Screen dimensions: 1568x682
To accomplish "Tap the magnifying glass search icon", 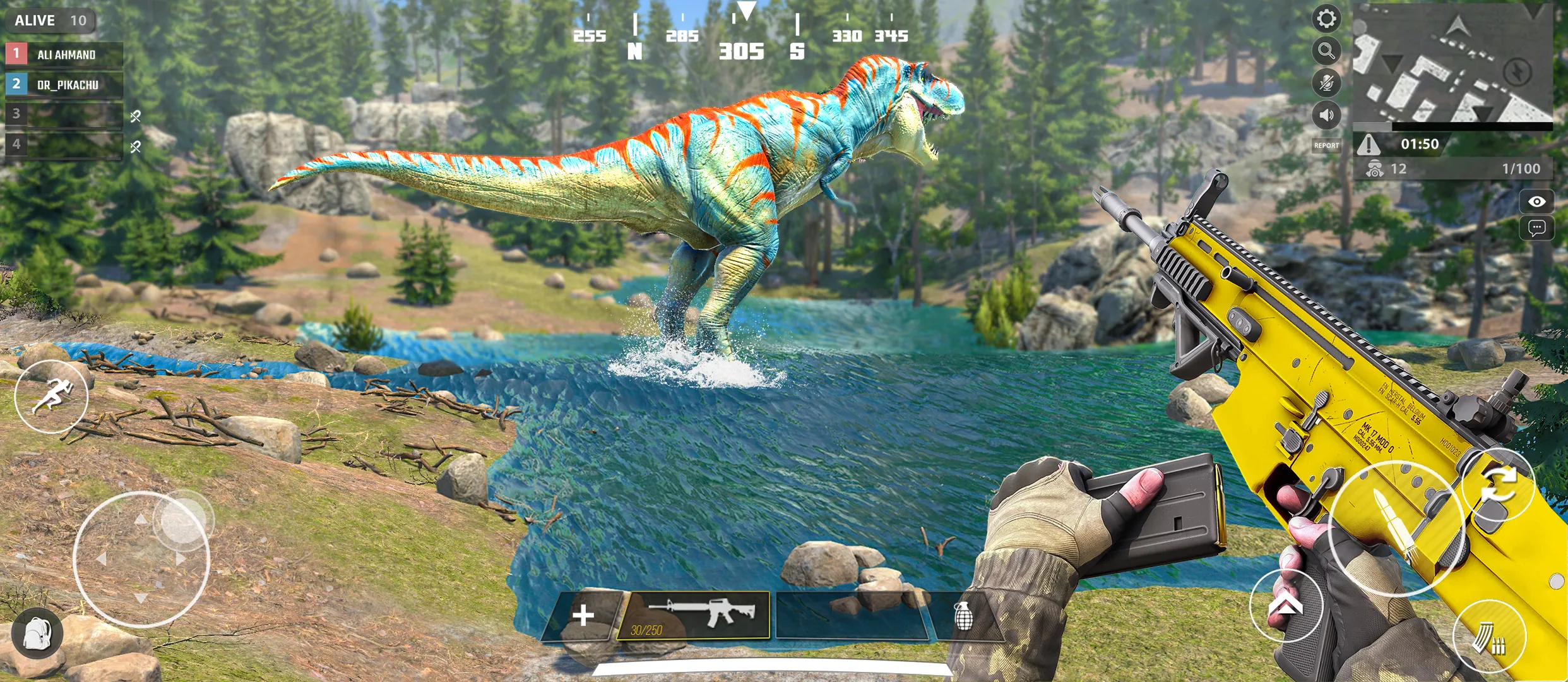I will (x=1326, y=51).
